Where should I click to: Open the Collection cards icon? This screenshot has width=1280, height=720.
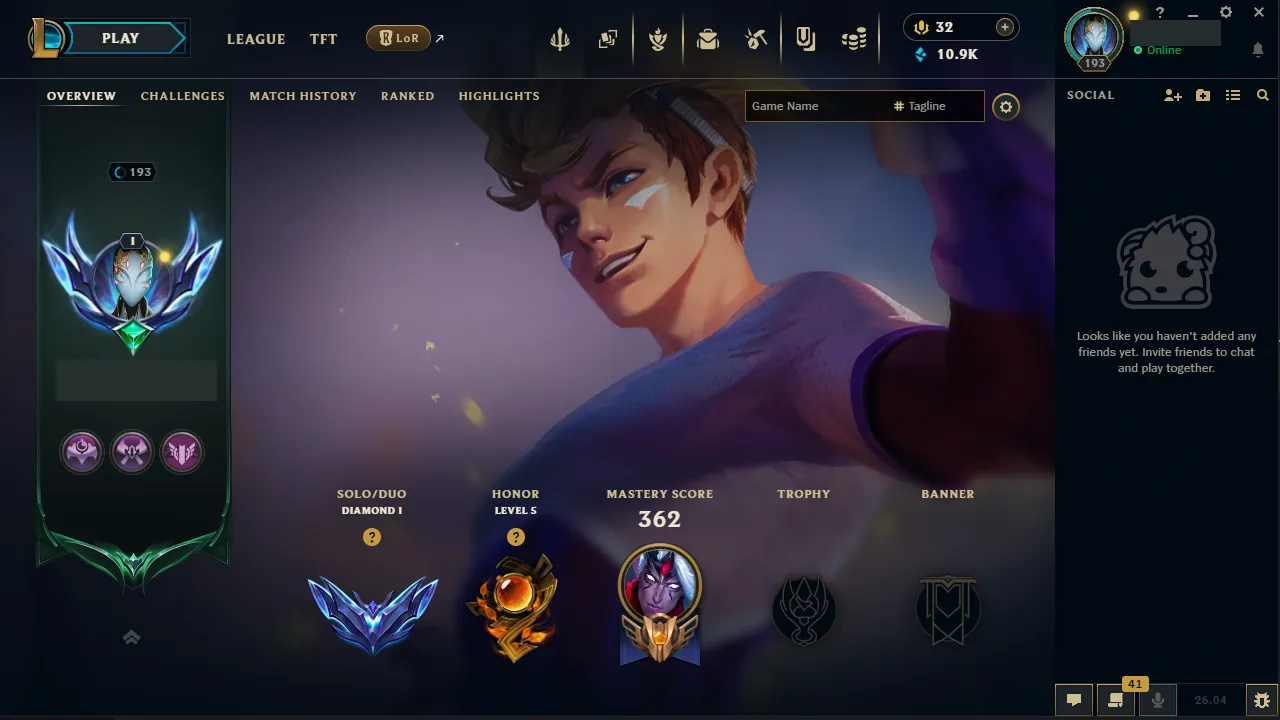click(608, 38)
